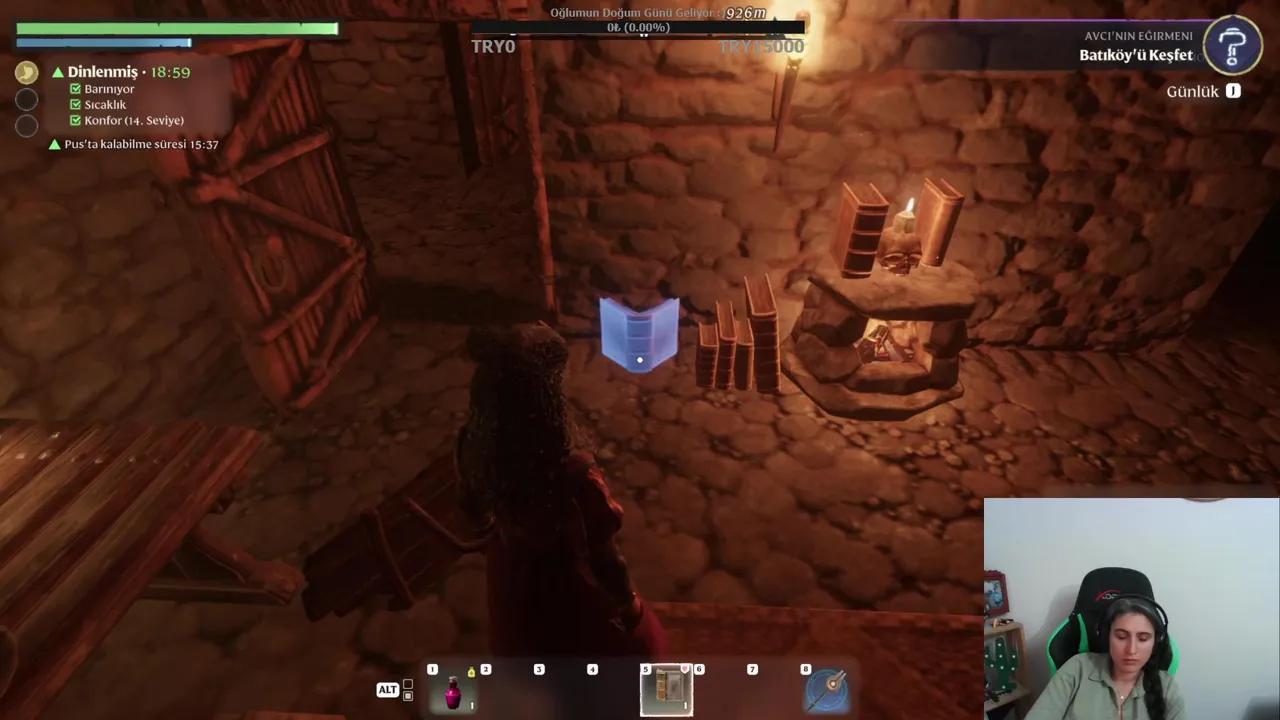Select empty hotbar slot 4

click(x=592, y=690)
